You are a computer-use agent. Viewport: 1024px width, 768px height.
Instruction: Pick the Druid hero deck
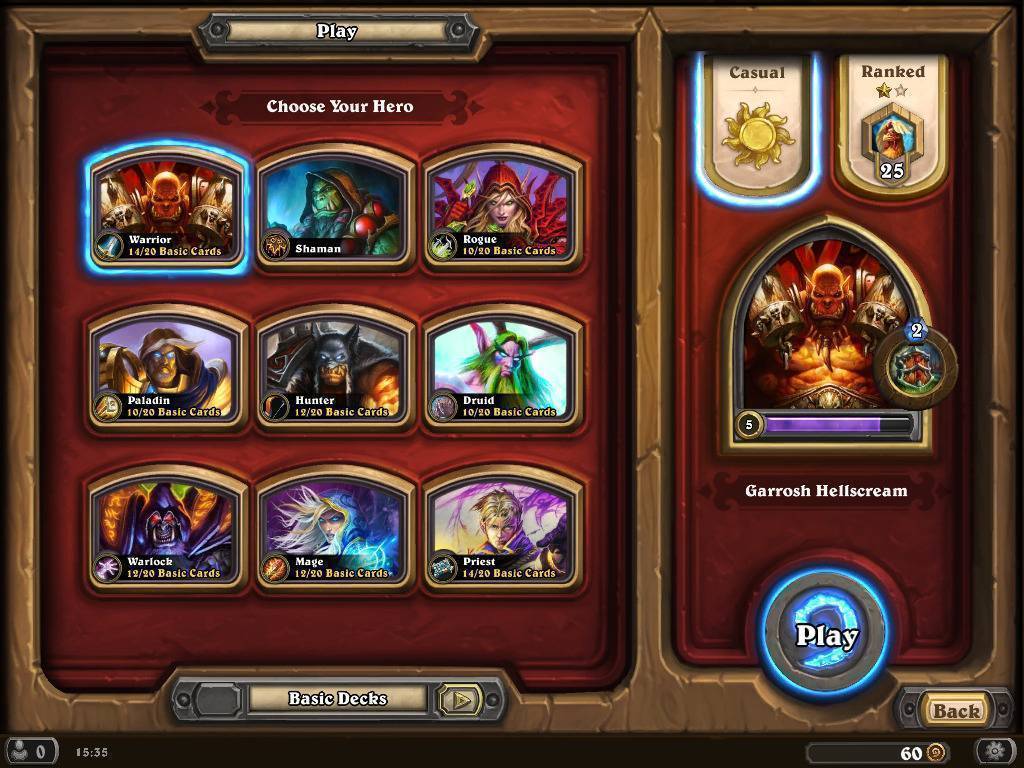[503, 369]
